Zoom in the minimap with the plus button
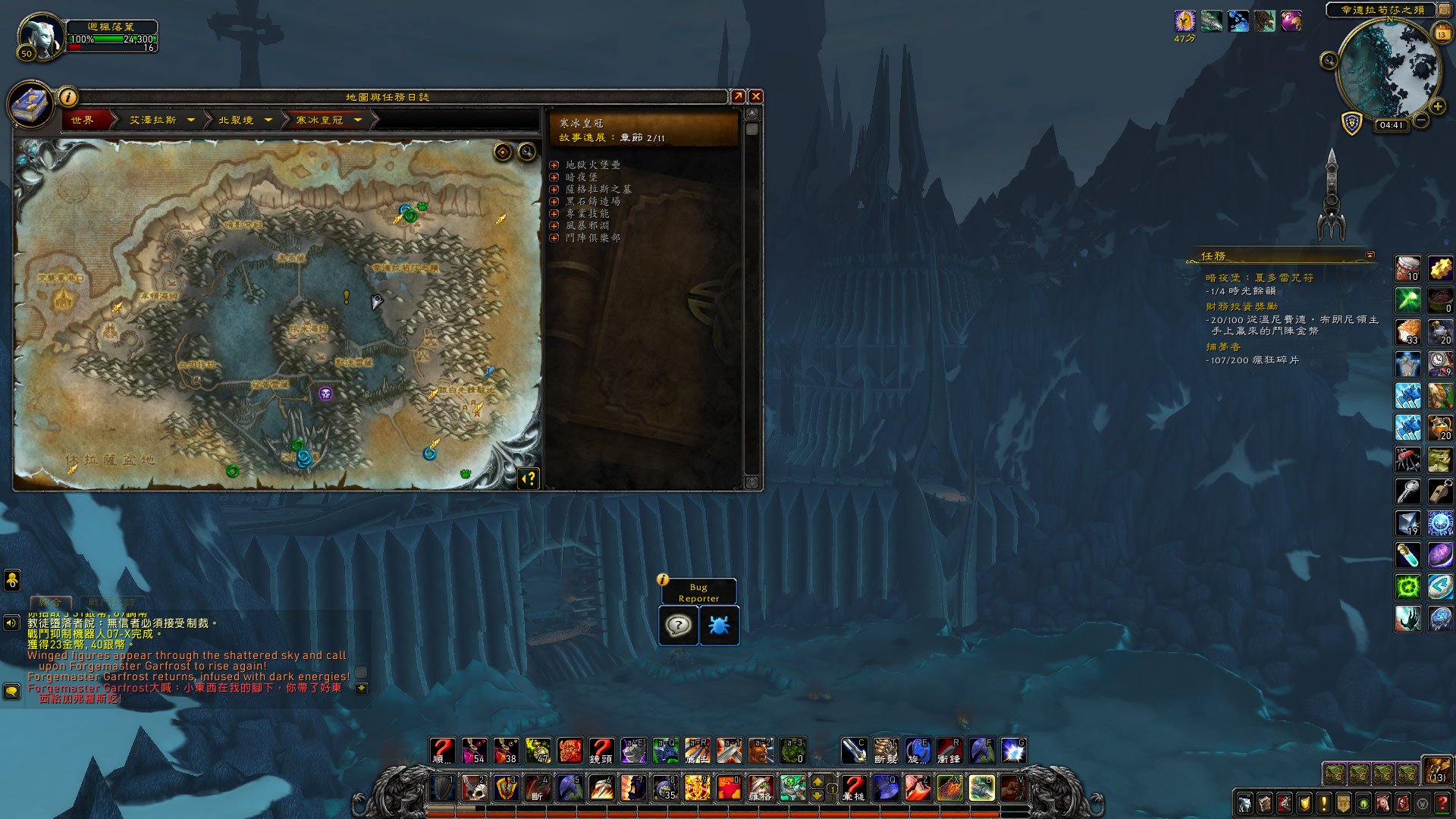 tap(1437, 107)
